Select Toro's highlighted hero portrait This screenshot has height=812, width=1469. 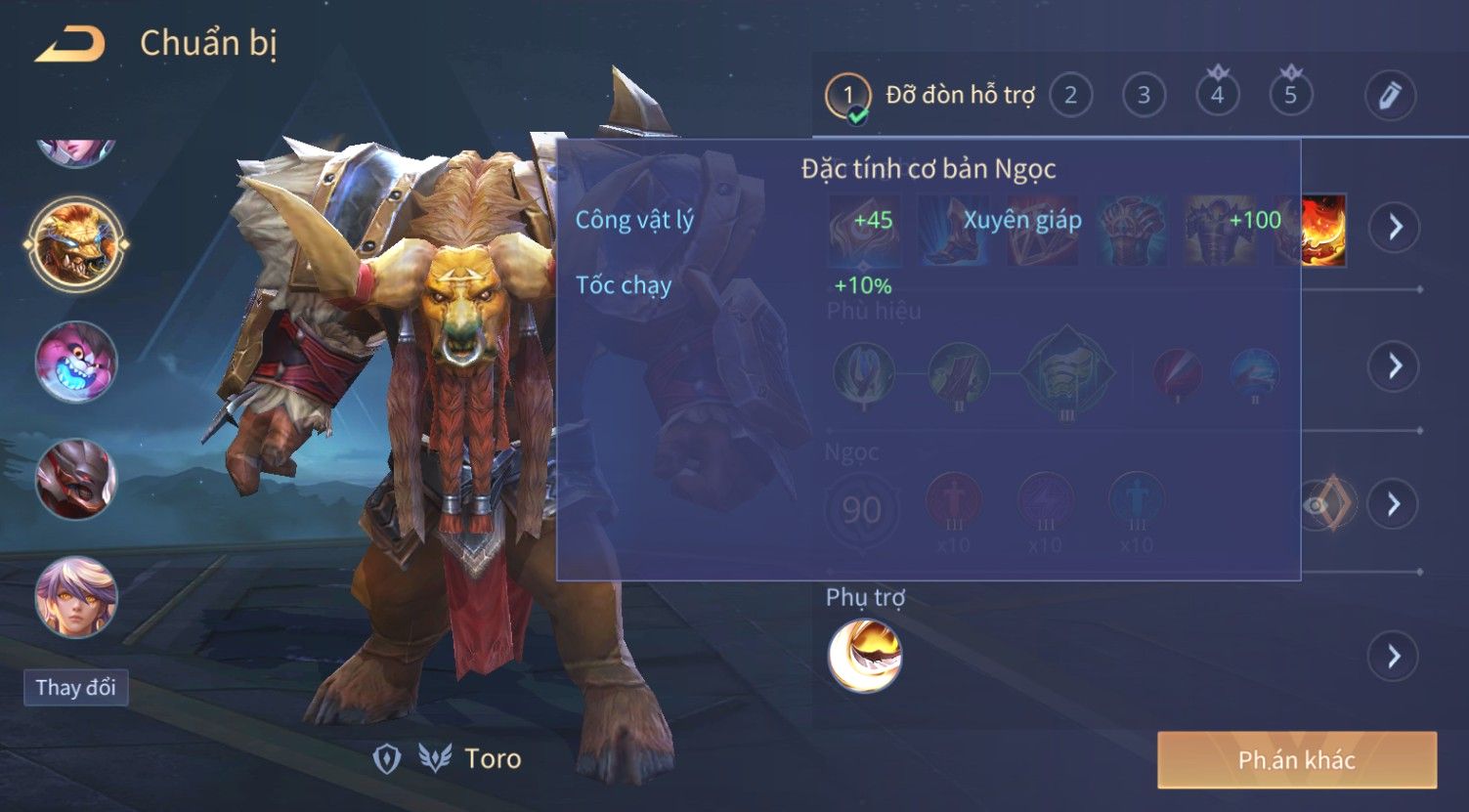tap(76, 244)
